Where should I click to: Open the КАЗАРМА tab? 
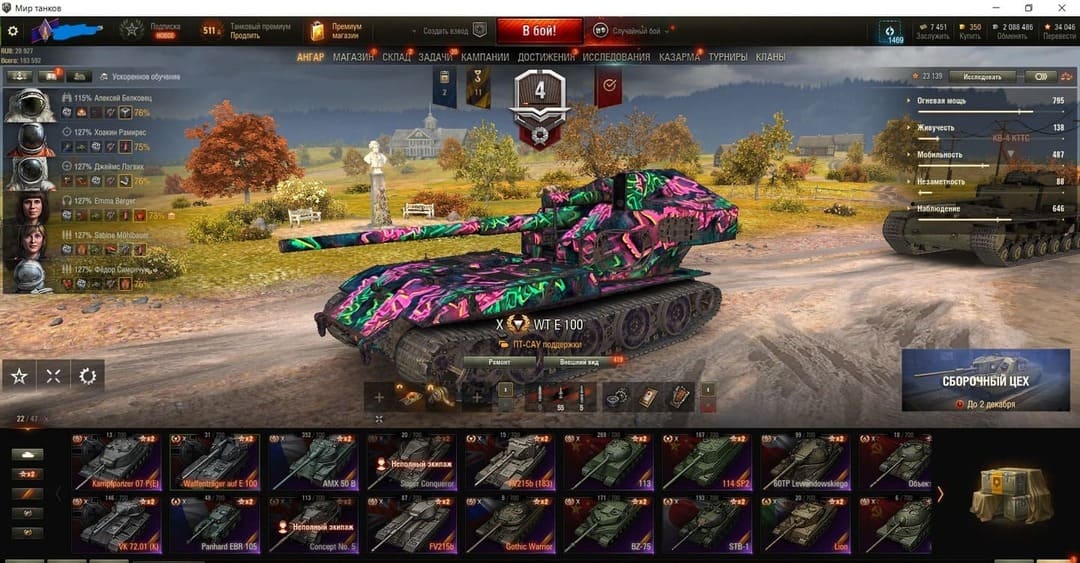[x=679, y=57]
